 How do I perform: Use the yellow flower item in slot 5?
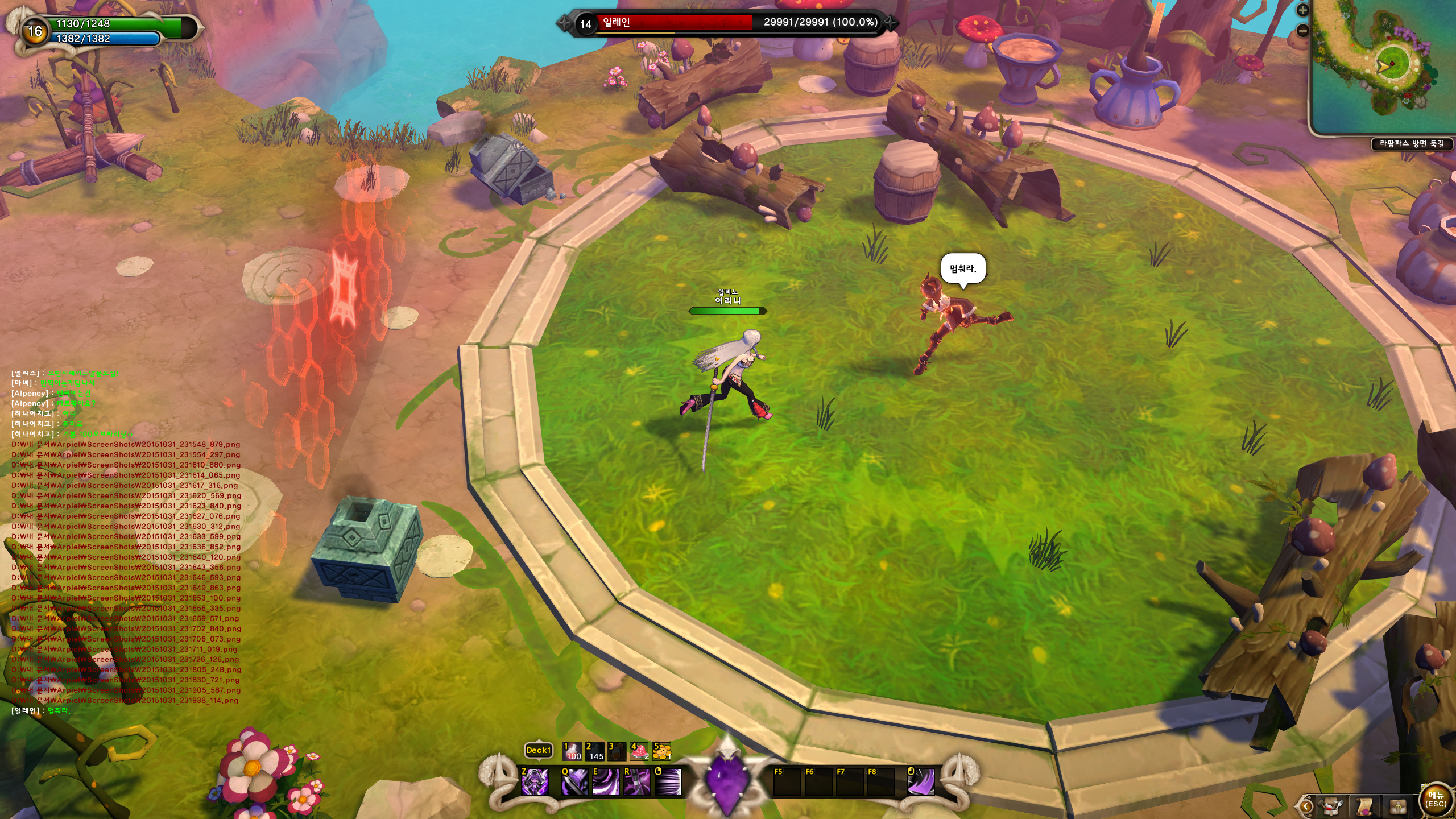coord(662,751)
